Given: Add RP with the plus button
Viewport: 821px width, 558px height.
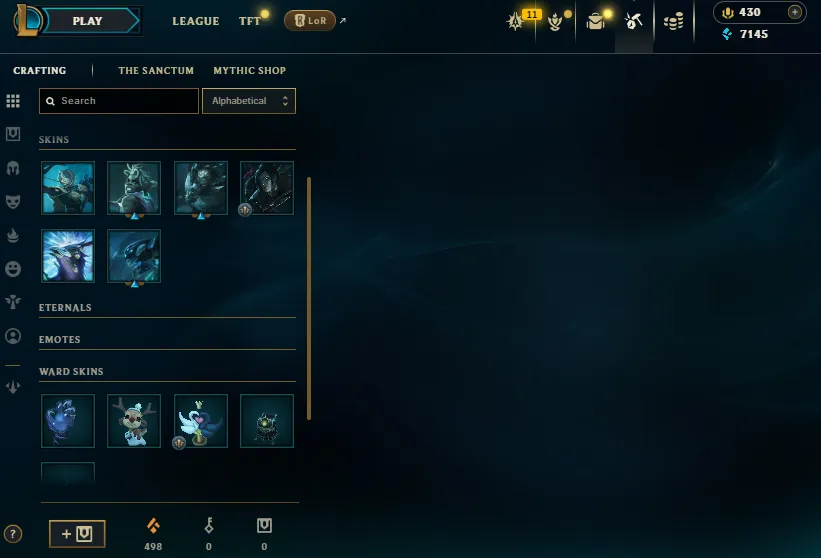Looking at the screenshot, I should pyautogui.click(x=795, y=12).
